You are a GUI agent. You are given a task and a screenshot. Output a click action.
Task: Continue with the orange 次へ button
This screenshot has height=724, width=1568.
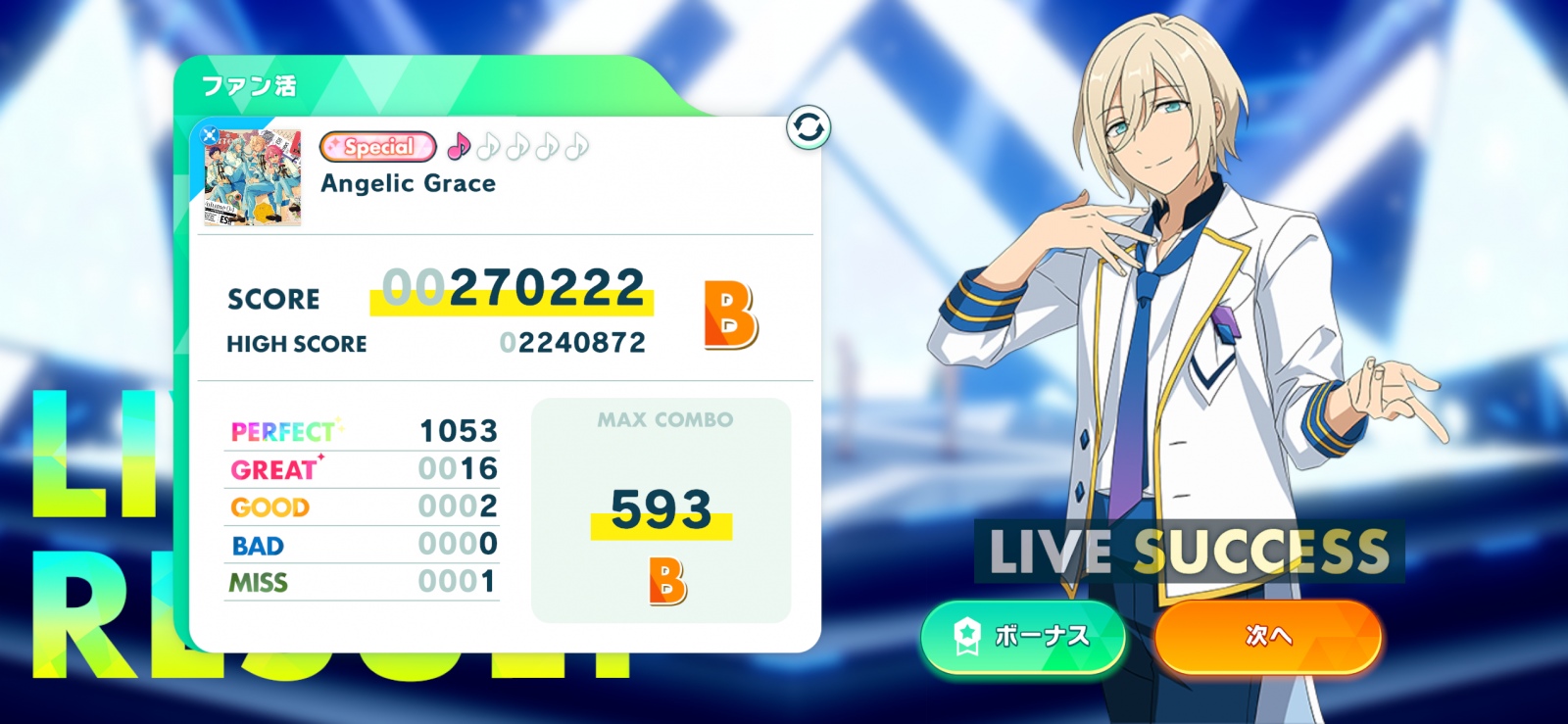(1268, 637)
